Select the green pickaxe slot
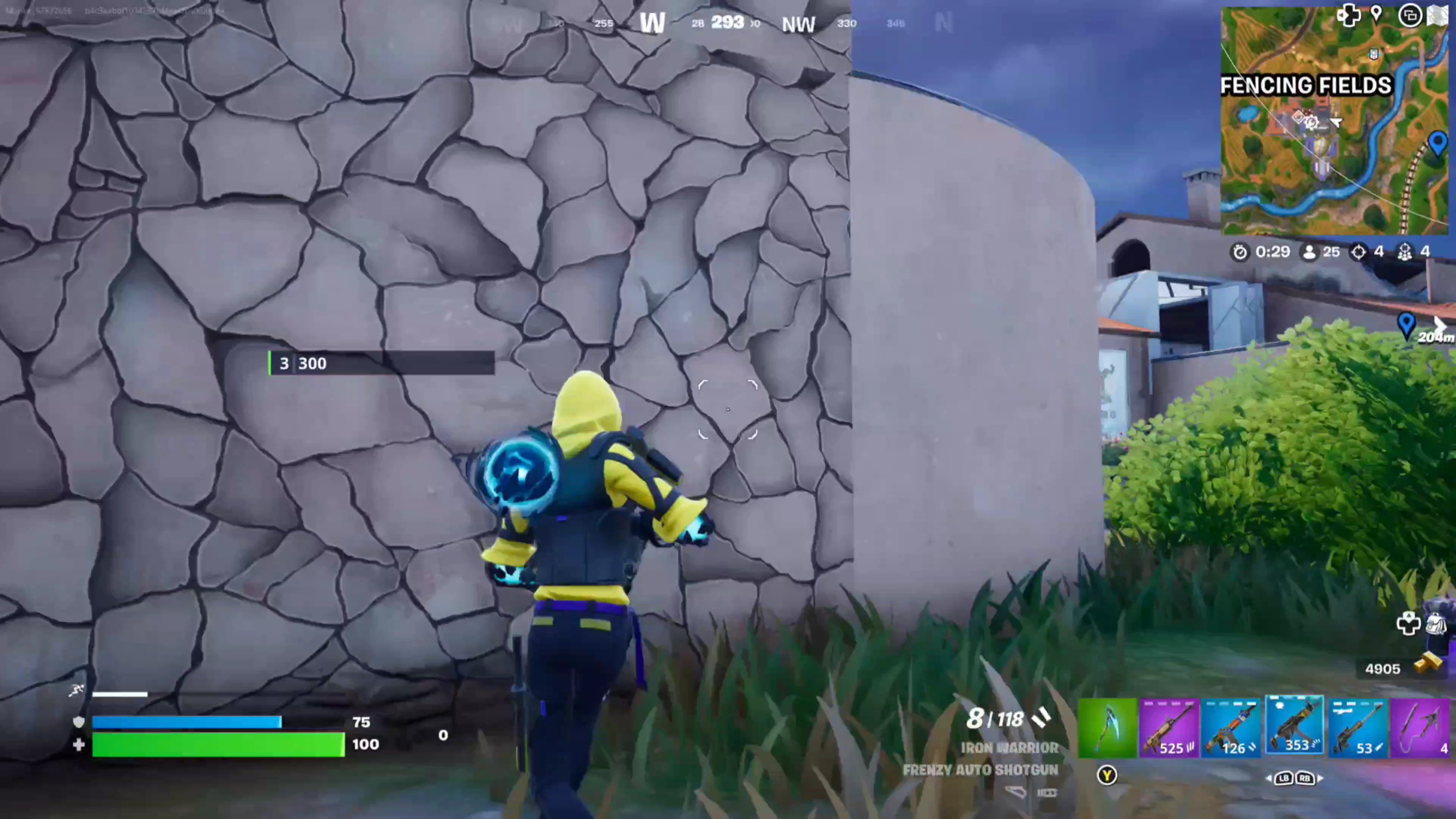The width and height of the screenshot is (1456, 819). pyautogui.click(x=1107, y=728)
